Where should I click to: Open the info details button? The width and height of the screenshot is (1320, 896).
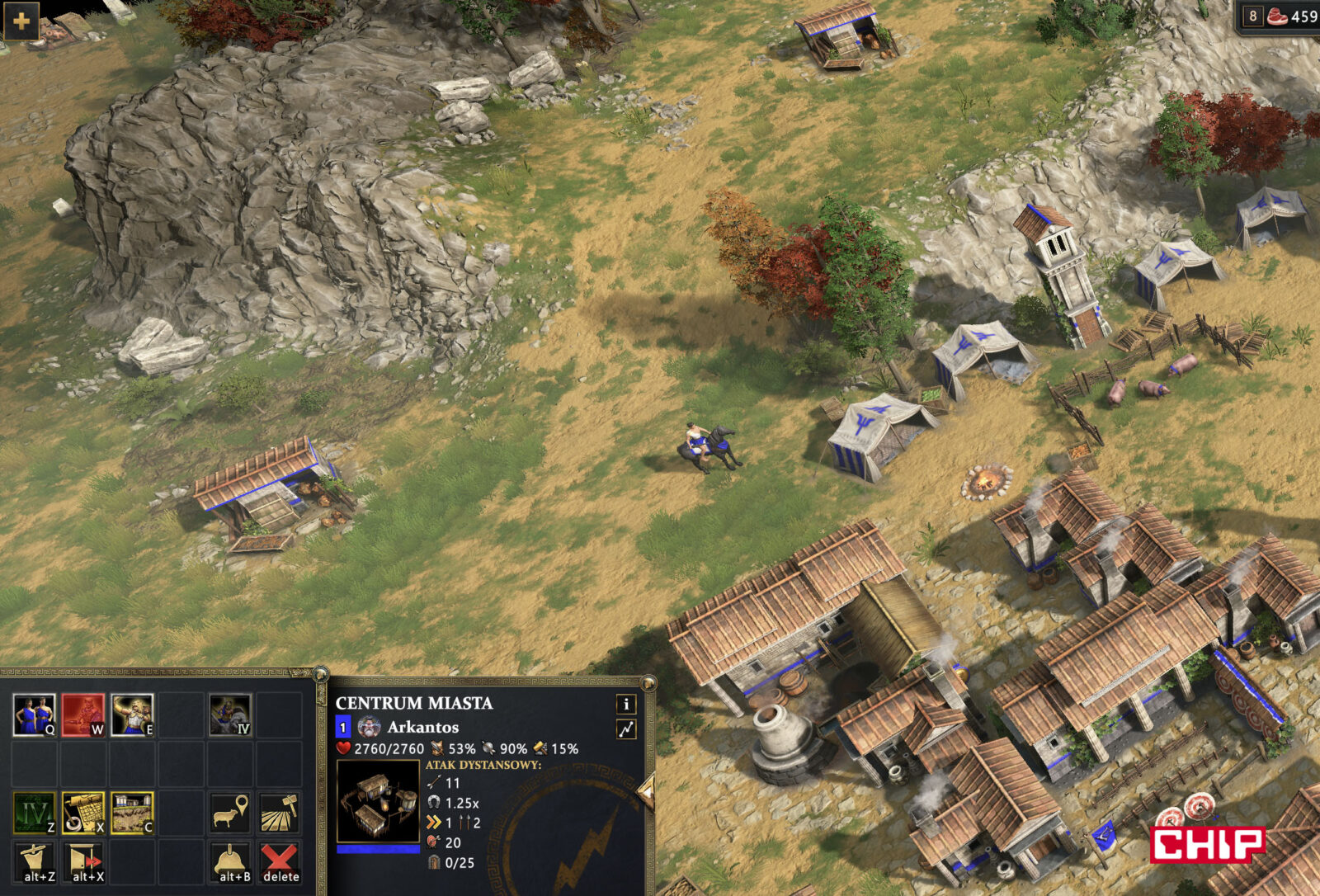(x=626, y=704)
